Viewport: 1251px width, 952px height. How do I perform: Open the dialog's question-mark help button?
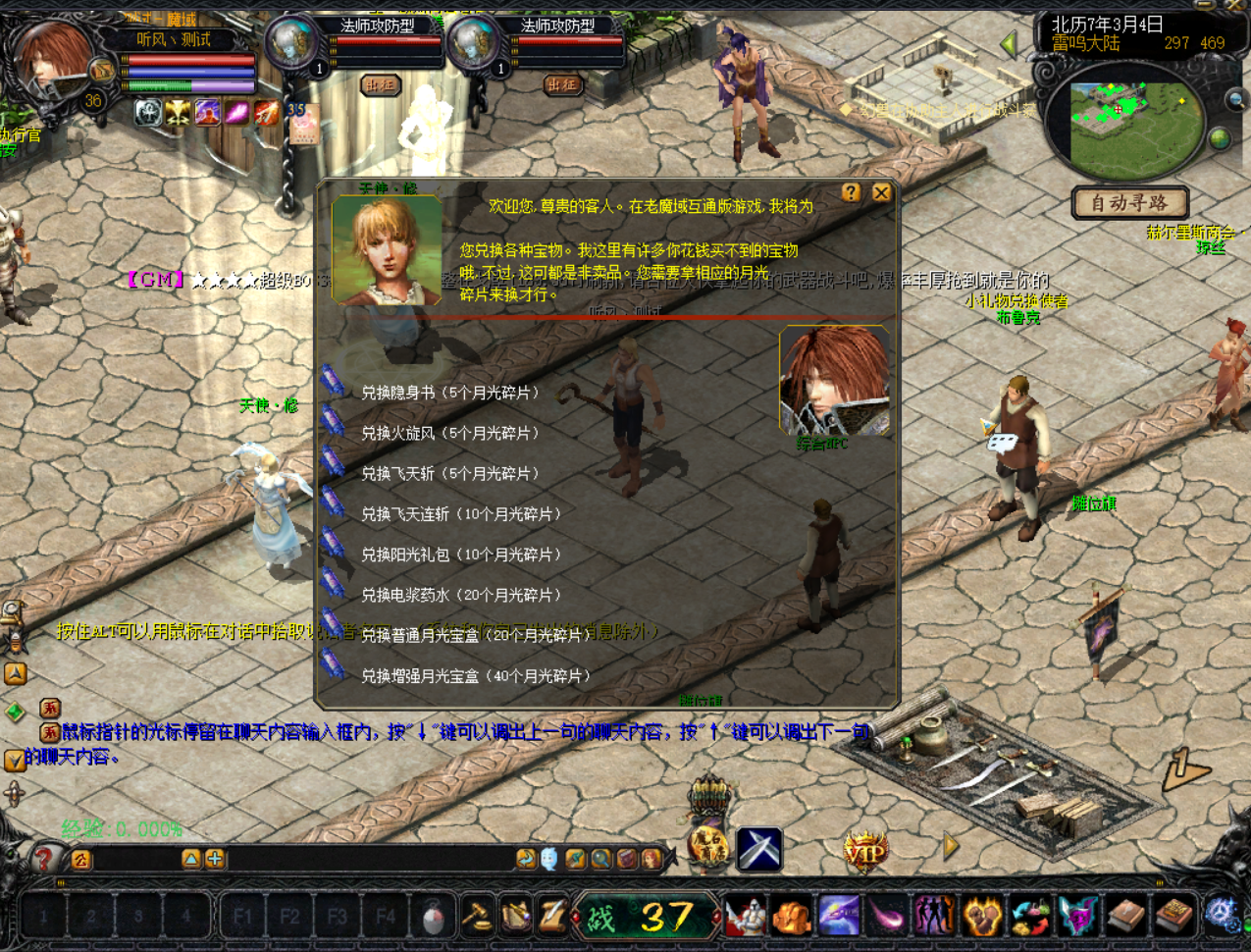click(x=851, y=193)
